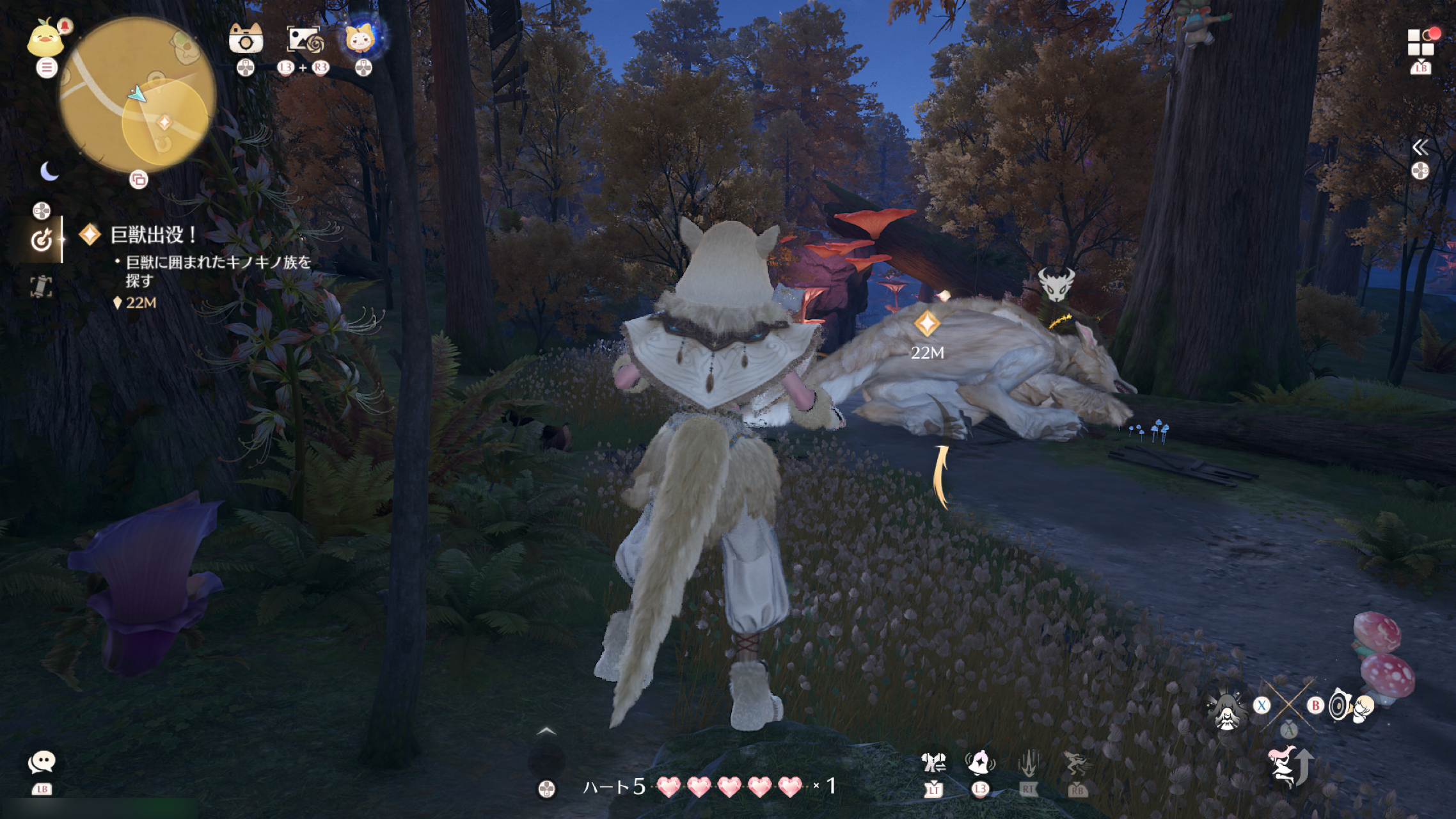The height and width of the screenshot is (819, 1456).
Task: Use the downward plunge ability icon
Action: click(x=1027, y=763)
